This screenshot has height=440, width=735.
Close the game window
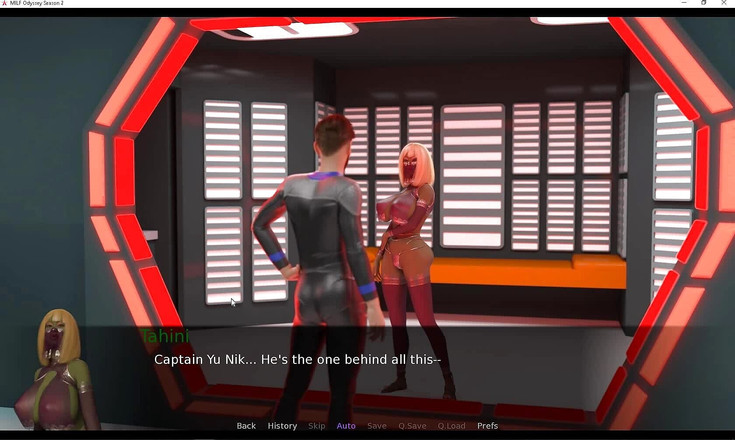[725, 4]
